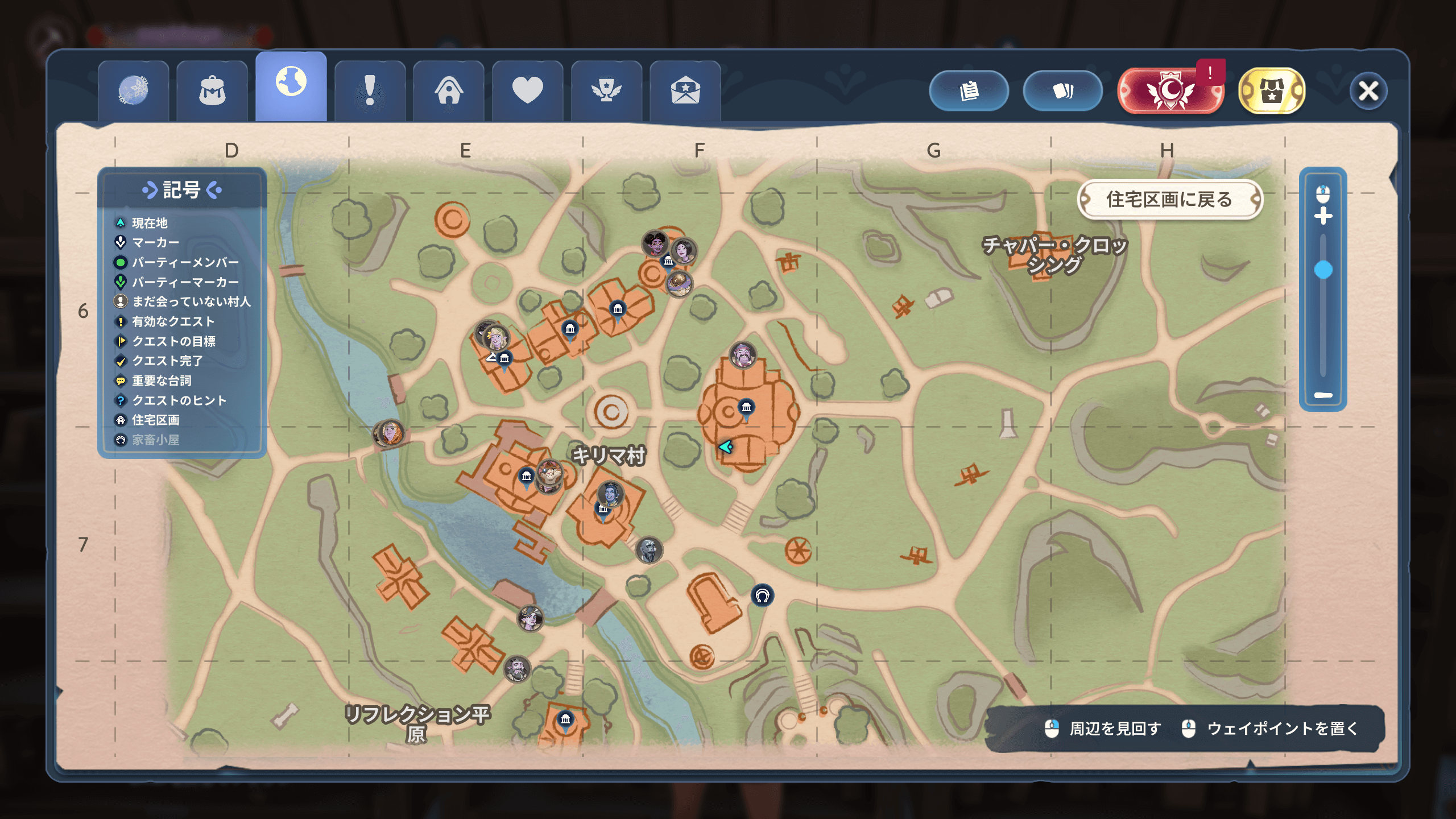The image size is (1456, 819).
Task: Select the trophy accomplishments tab
Action: point(606,91)
